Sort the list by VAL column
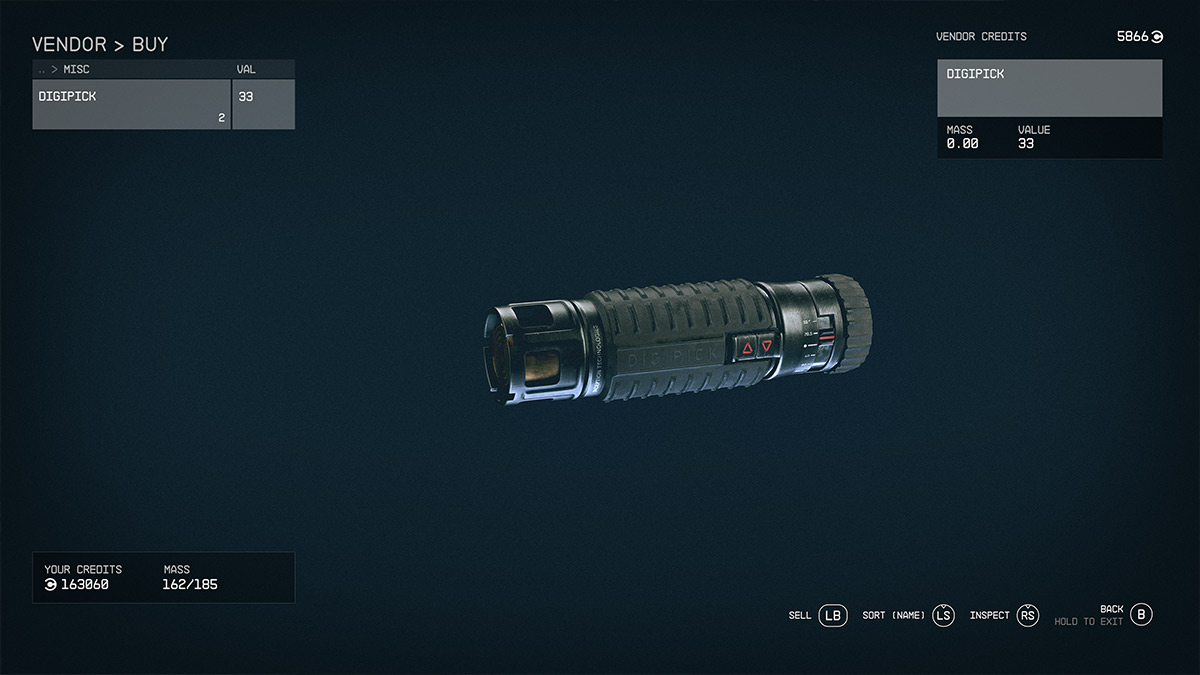 tap(246, 70)
